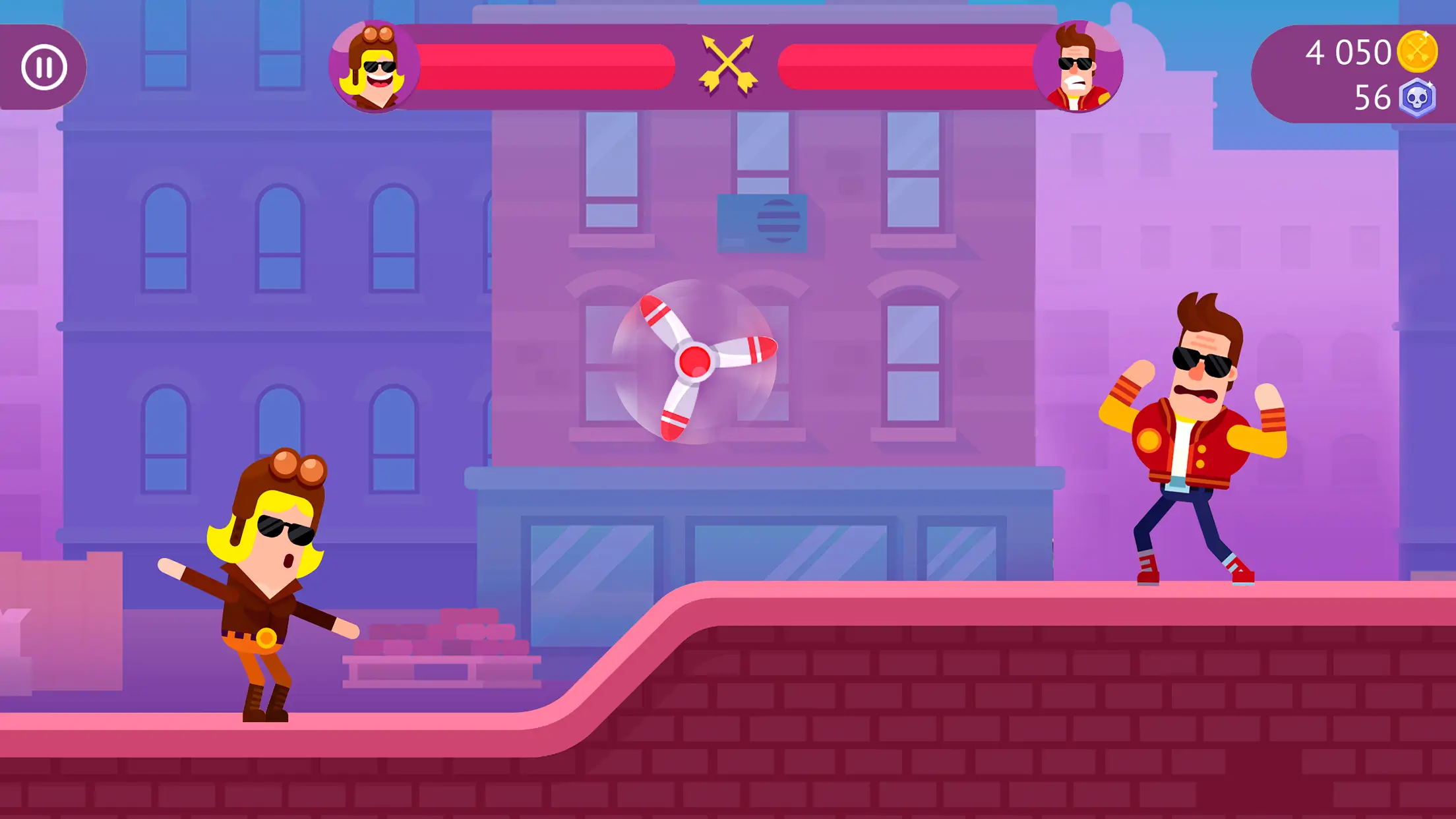The width and height of the screenshot is (1456, 819).
Task: Click the crossed arrows versus emblem
Action: [x=728, y=63]
